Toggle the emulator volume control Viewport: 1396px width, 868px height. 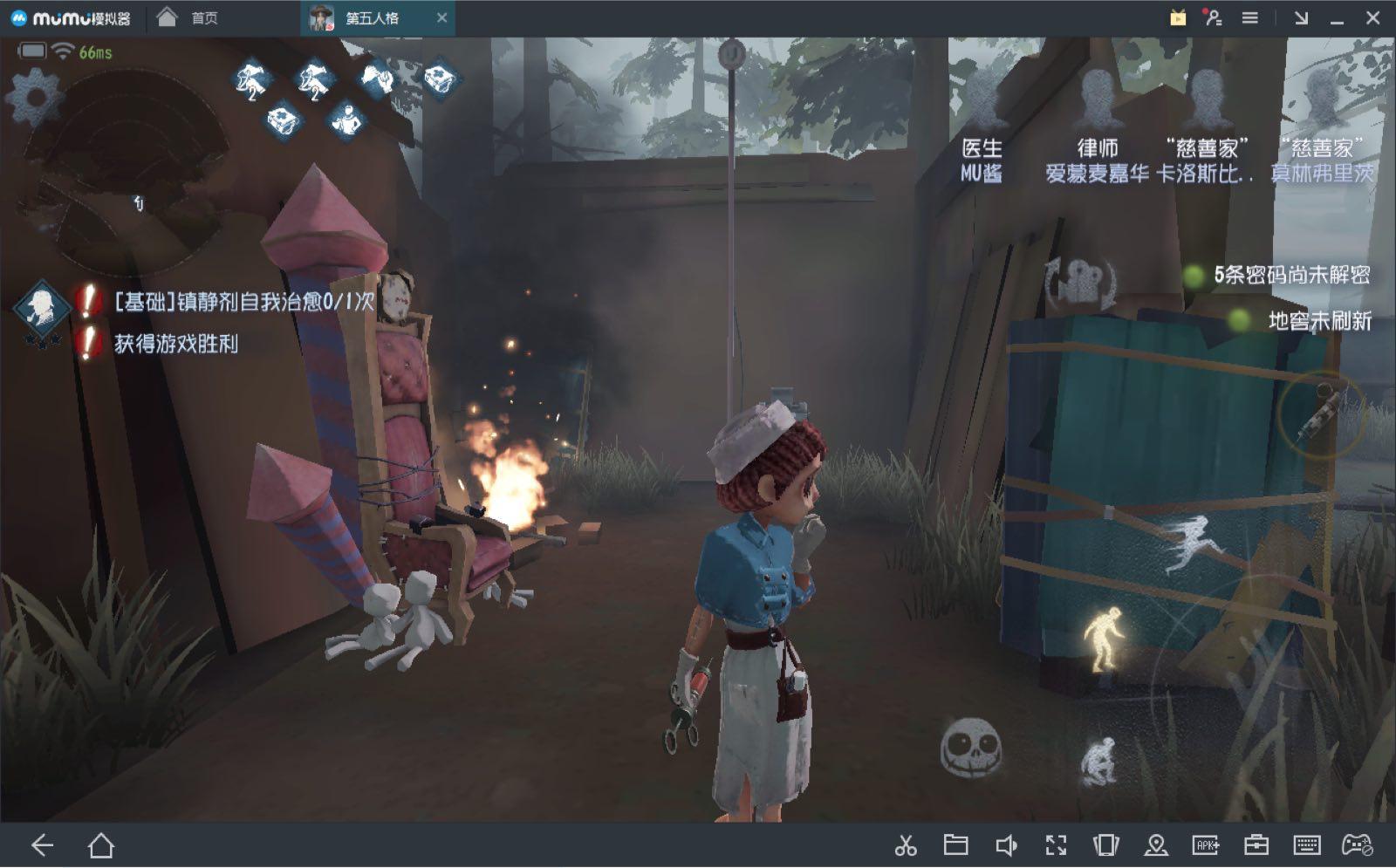[x=1006, y=844]
